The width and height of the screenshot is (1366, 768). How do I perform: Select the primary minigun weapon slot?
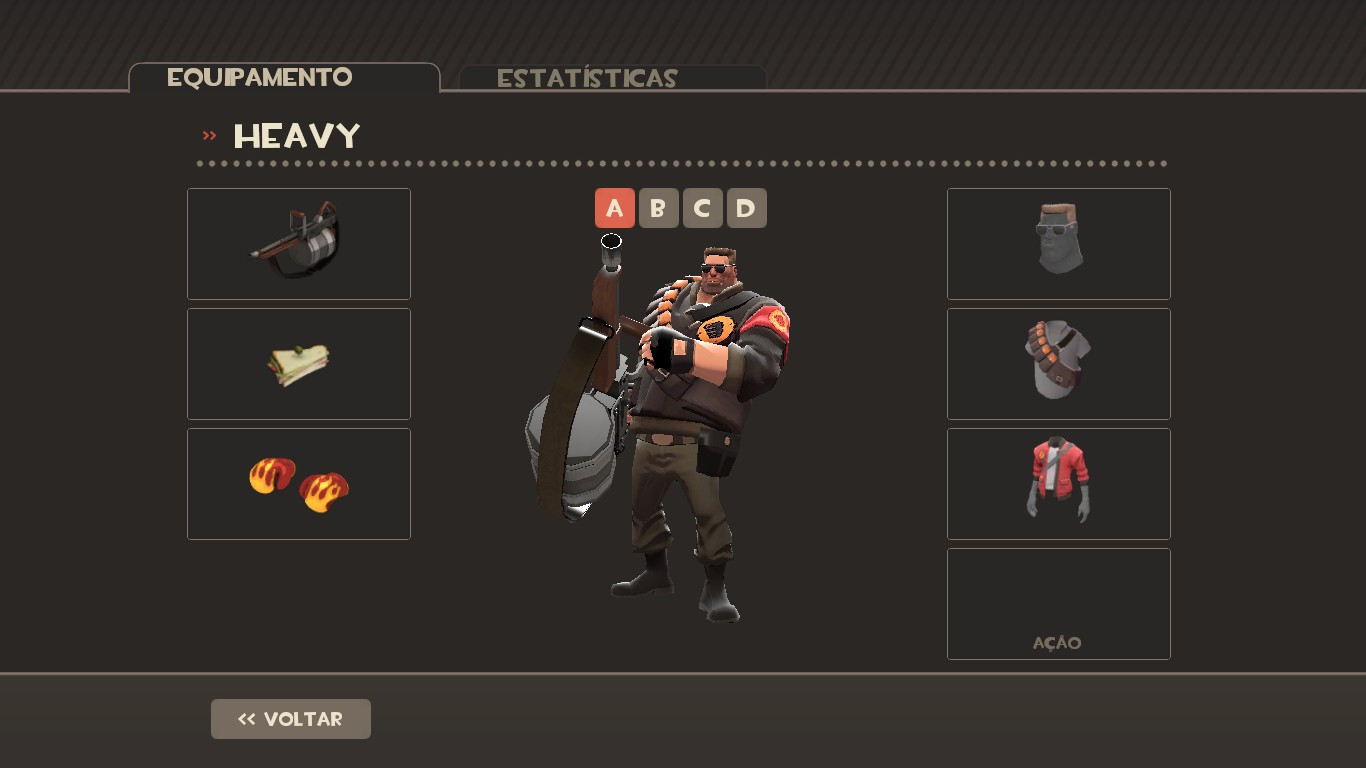[298, 243]
